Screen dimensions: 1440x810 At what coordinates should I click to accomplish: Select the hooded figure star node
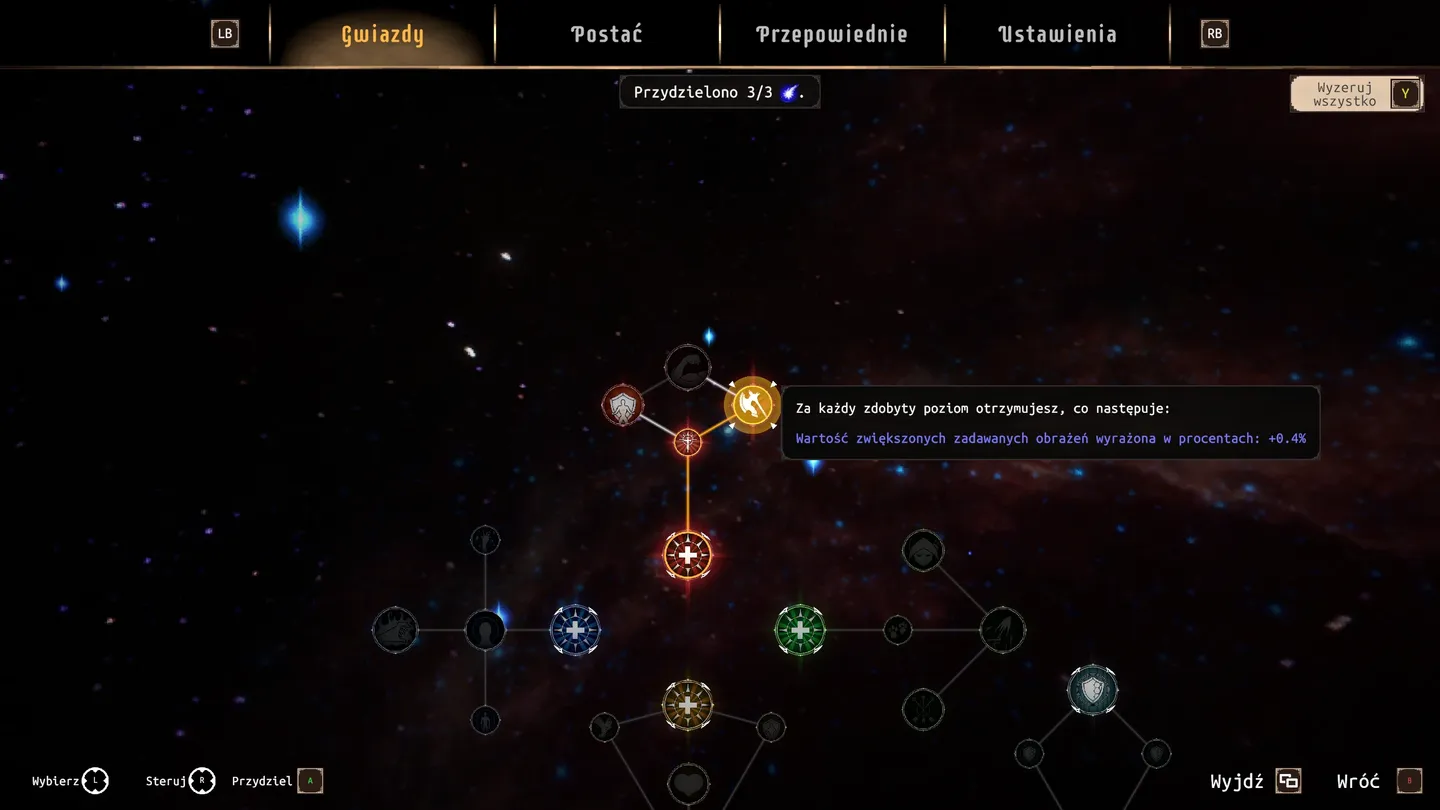922,551
